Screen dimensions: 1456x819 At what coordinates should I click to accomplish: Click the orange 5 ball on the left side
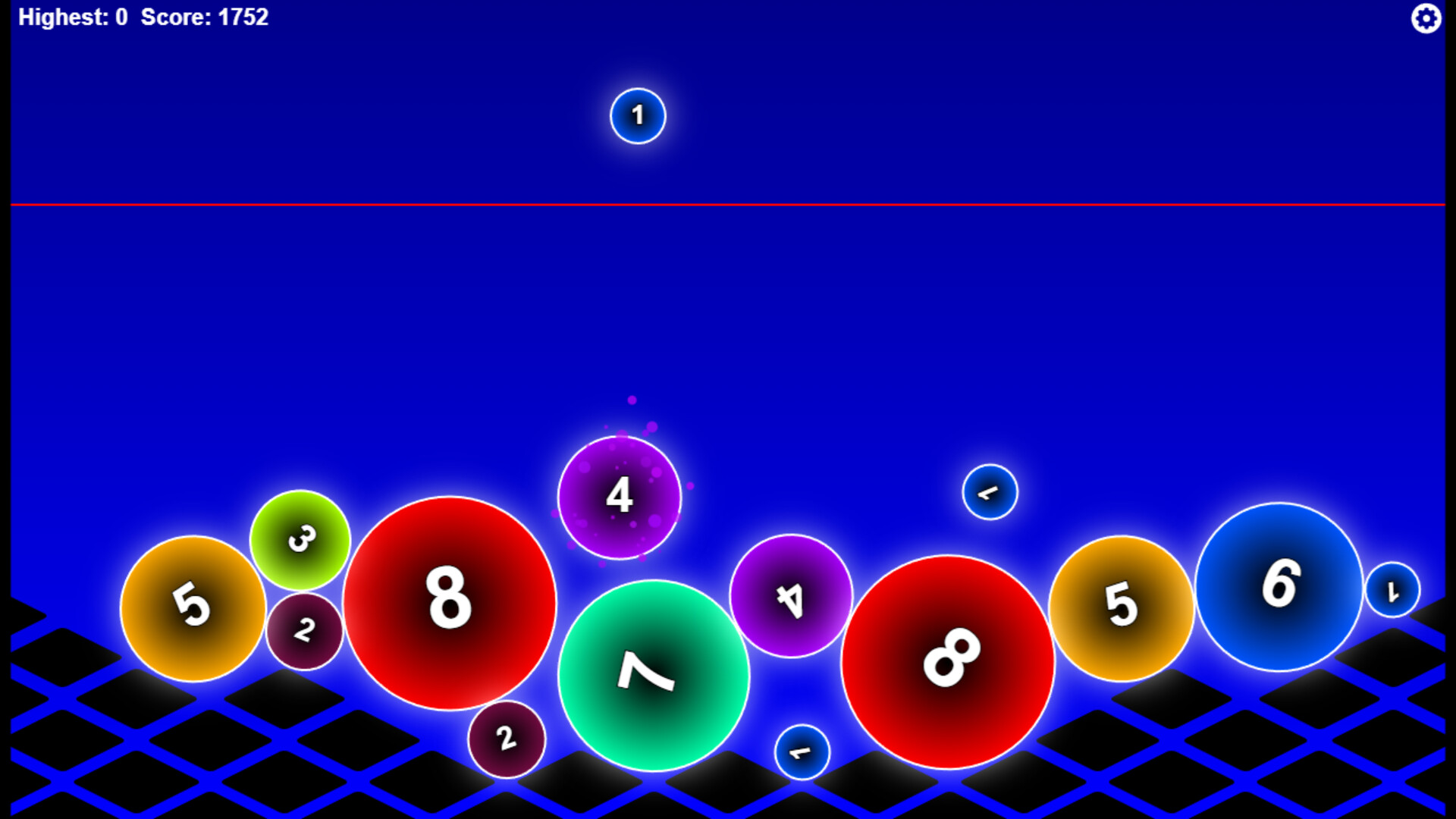click(193, 607)
